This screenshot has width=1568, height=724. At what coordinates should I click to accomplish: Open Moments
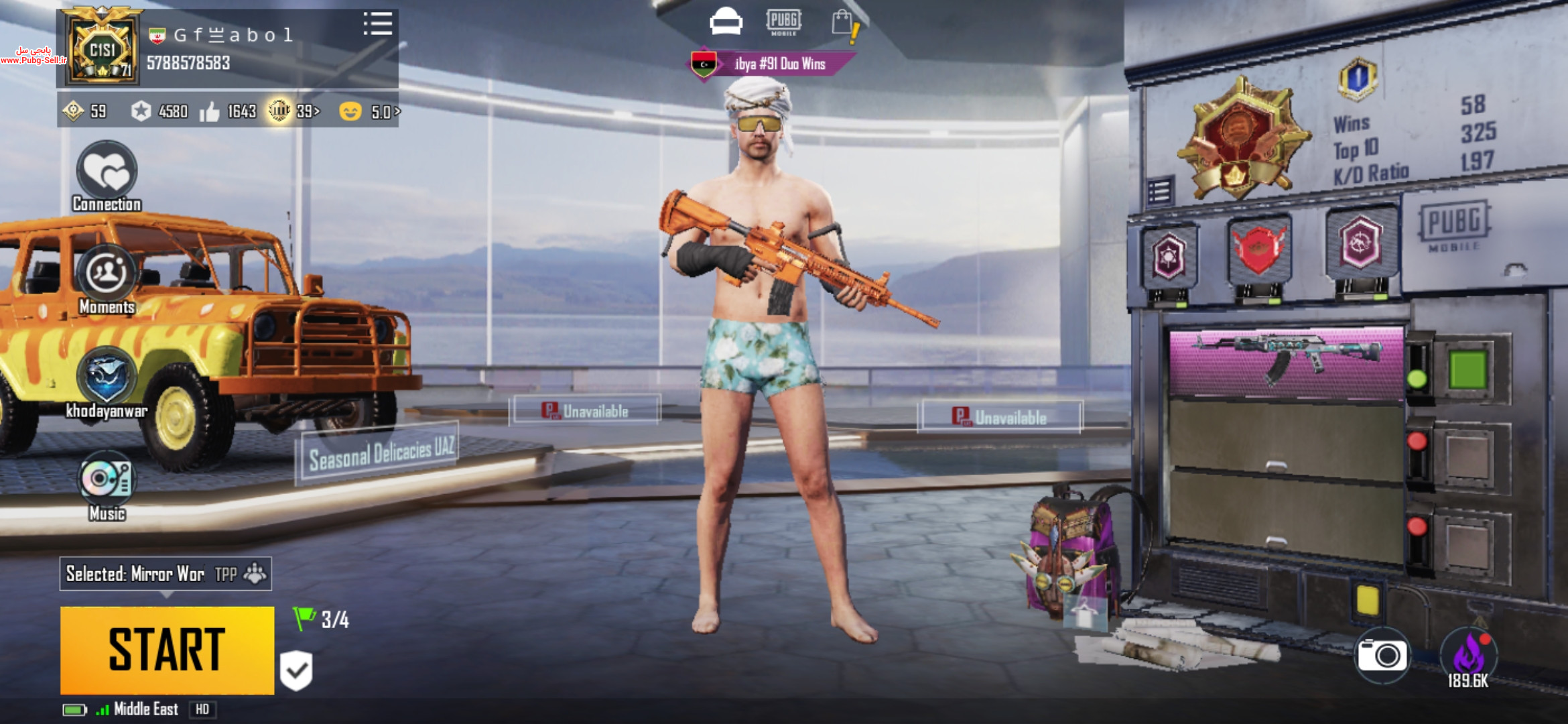tap(107, 275)
